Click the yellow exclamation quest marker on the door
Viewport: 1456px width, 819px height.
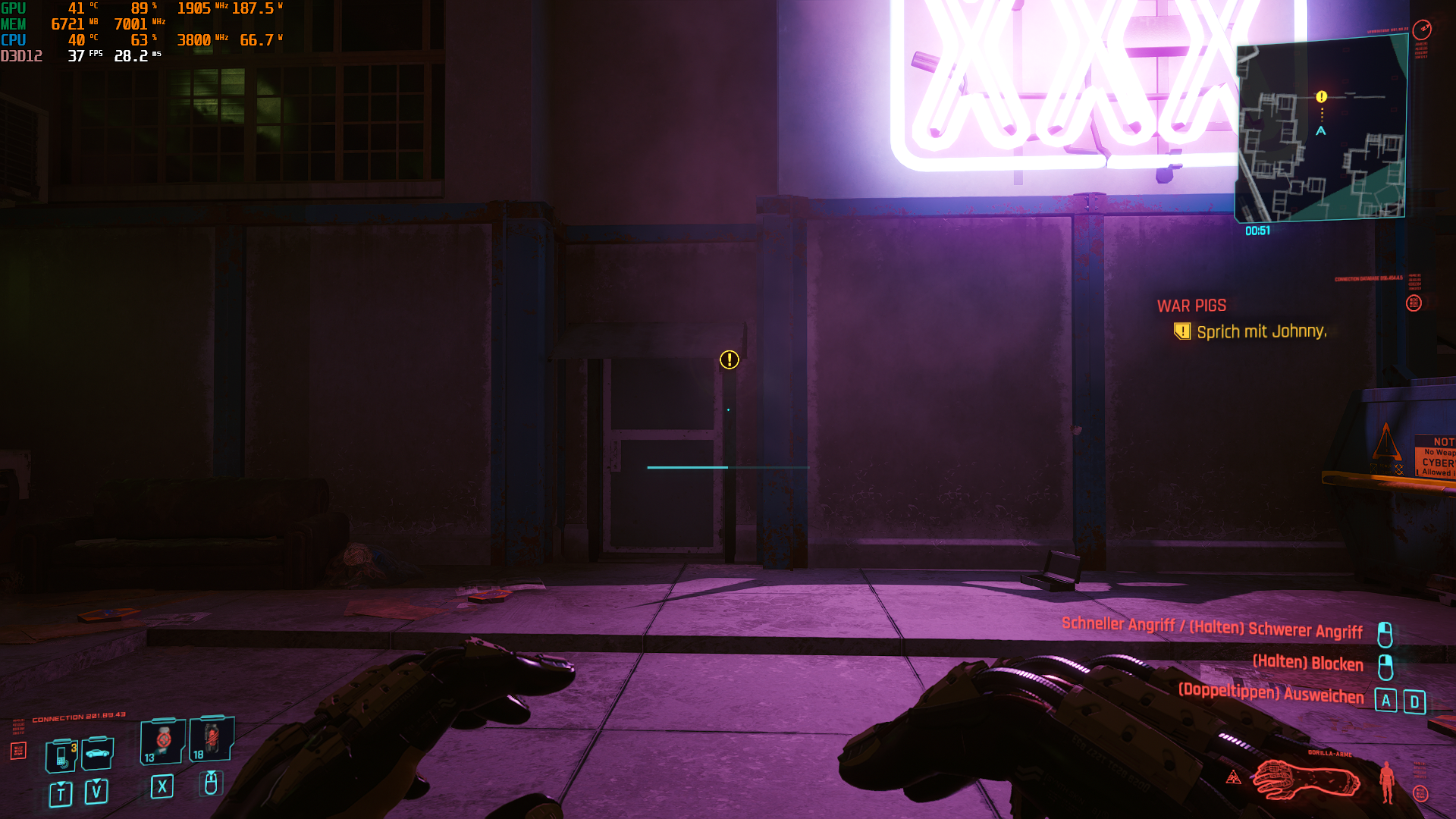[729, 361]
